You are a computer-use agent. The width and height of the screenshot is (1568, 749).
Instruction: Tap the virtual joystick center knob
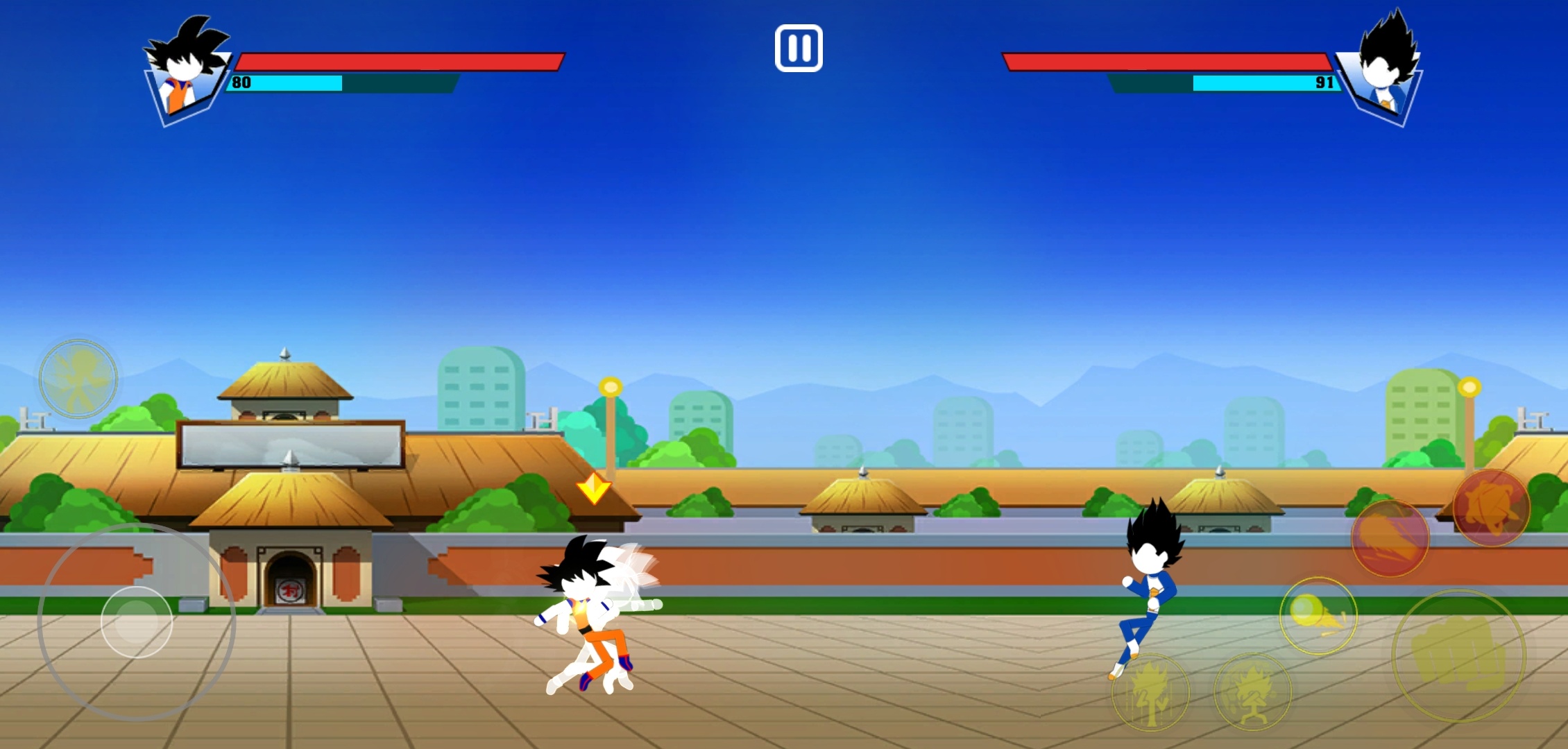[x=137, y=622]
